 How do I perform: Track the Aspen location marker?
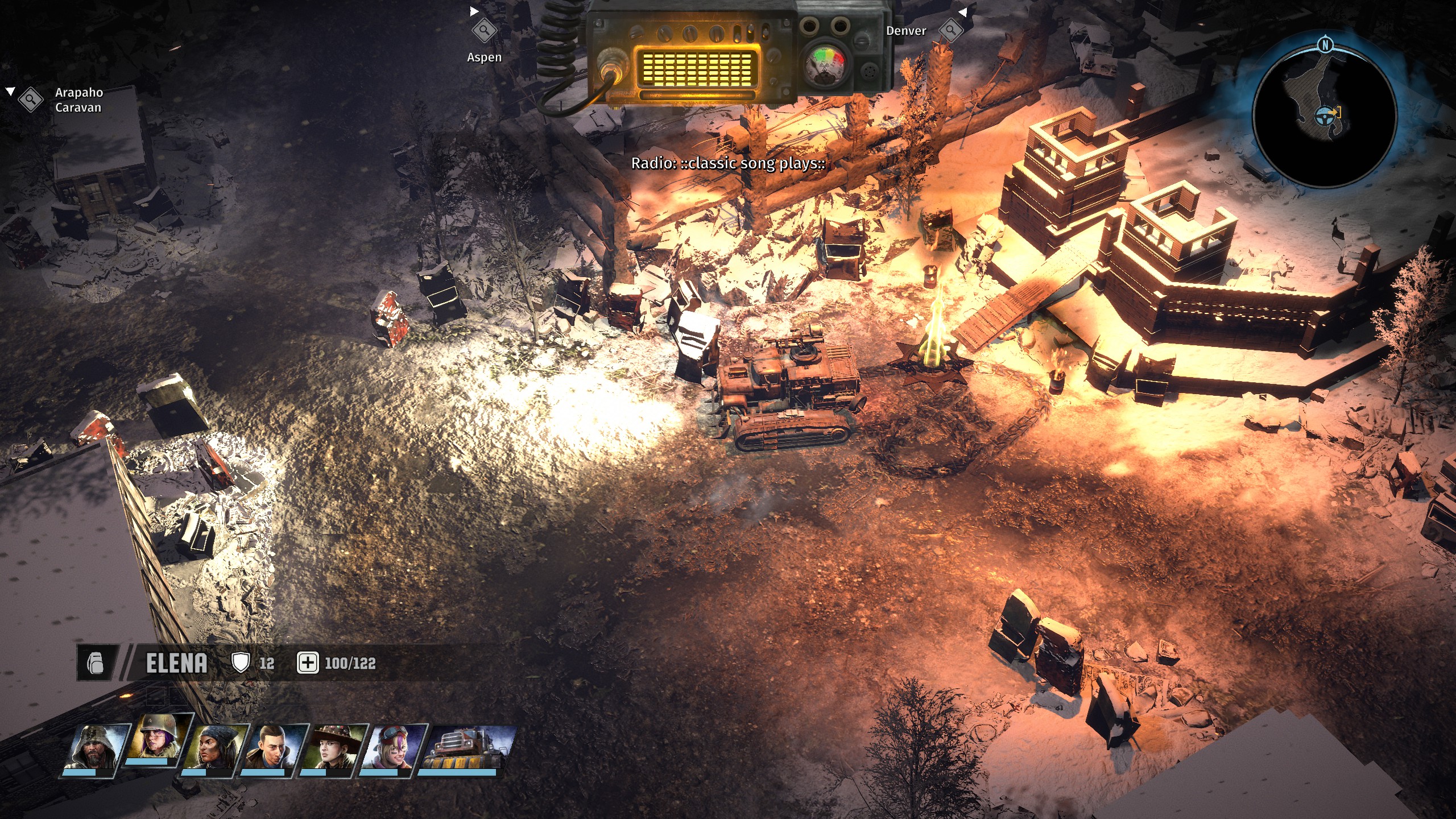[484, 30]
